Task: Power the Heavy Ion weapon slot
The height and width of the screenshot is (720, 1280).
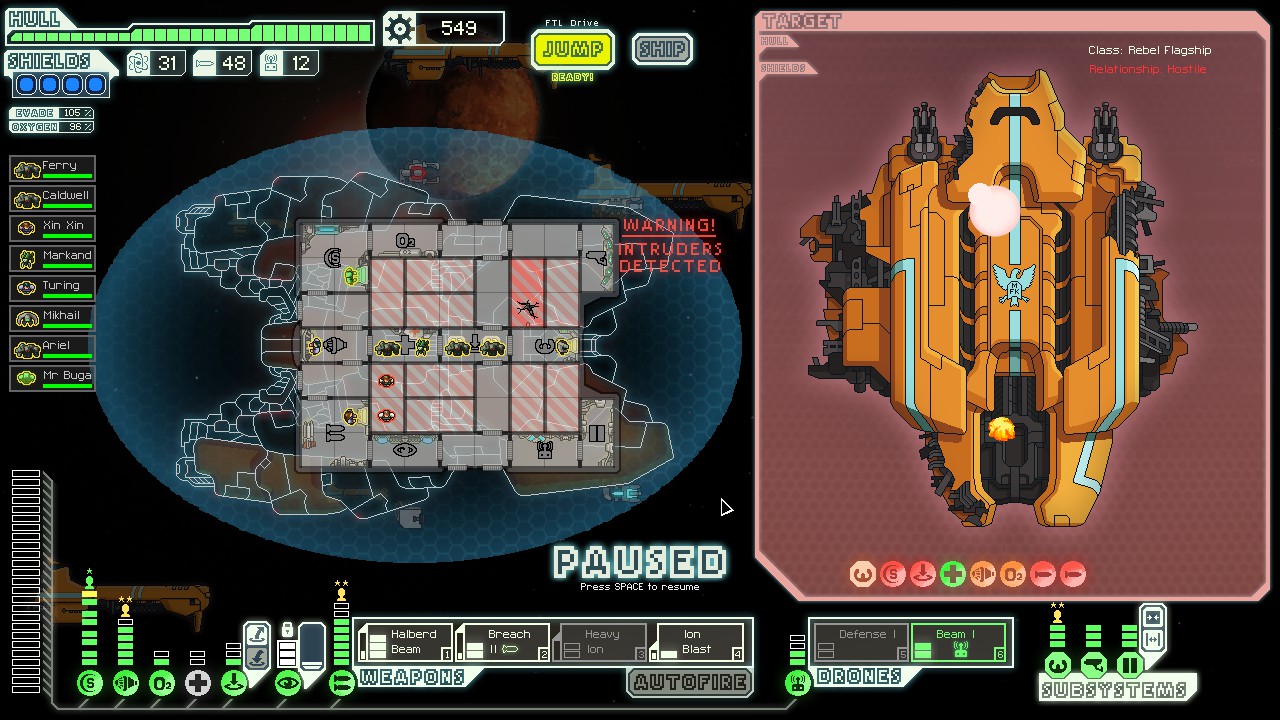Action: point(600,642)
